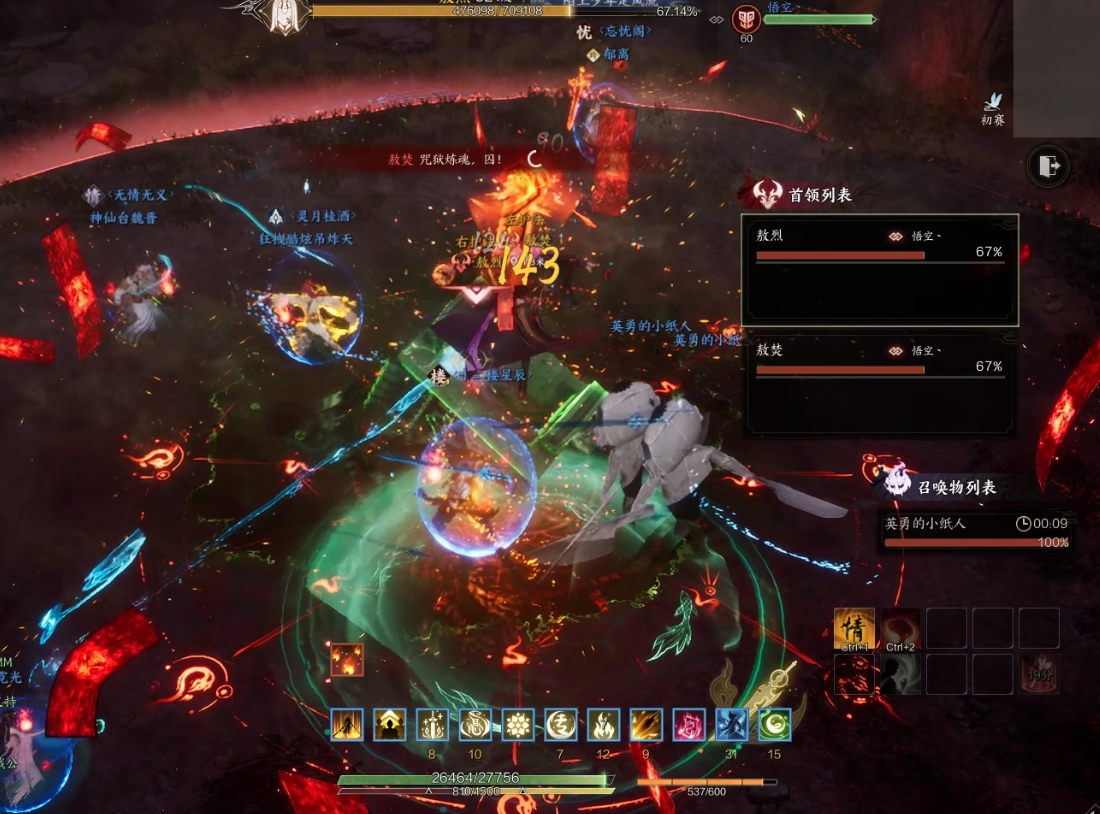This screenshot has height=814, width=1100.
Task: Use the golden slash streak skill
Action: pyautogui.click(x=646, y=724)
